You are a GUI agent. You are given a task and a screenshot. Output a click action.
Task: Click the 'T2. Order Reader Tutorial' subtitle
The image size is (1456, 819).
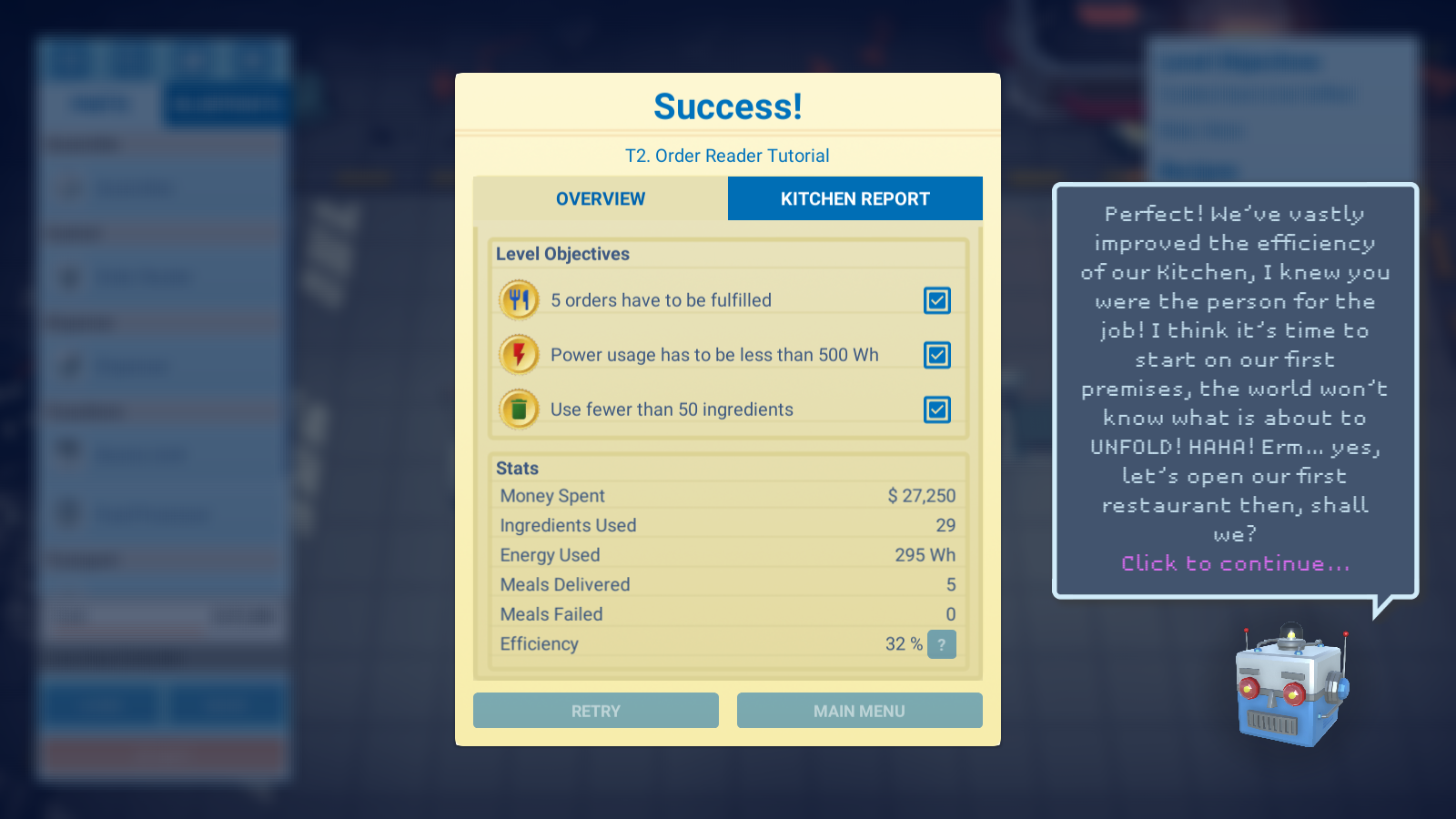[x=727, y=156]
